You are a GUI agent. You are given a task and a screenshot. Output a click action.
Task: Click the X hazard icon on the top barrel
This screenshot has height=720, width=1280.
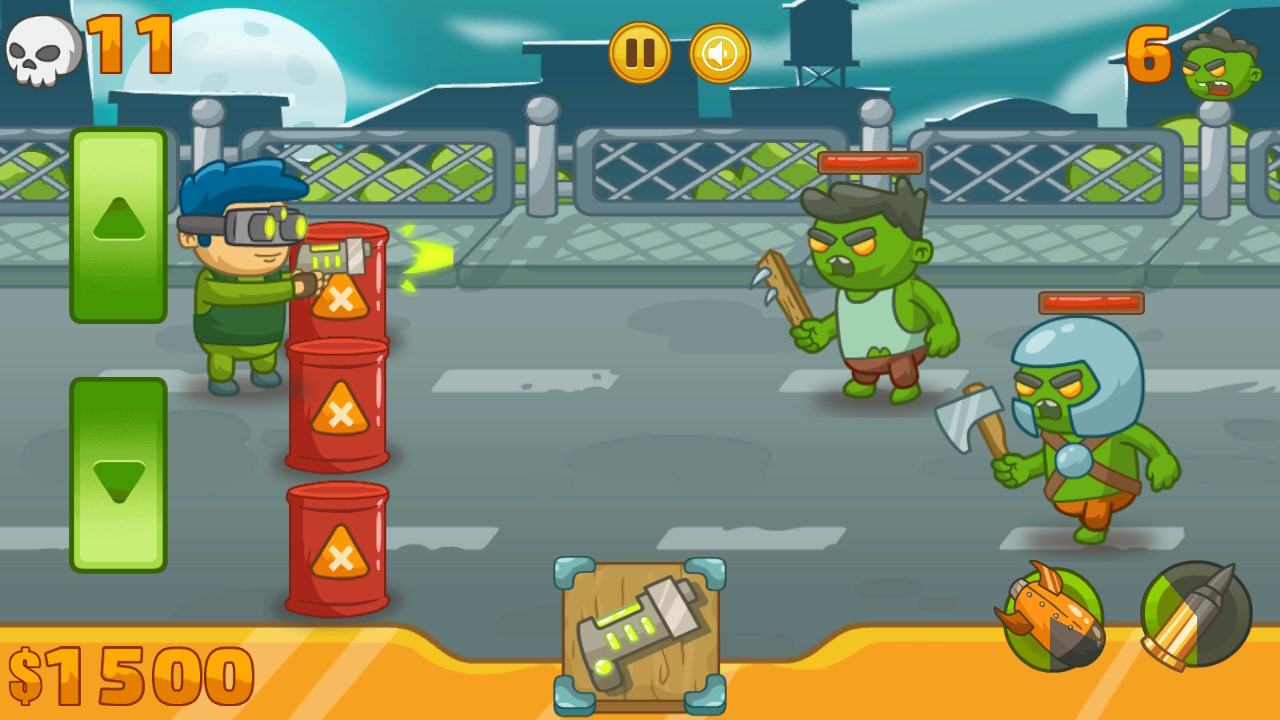(x=340, y=300)
